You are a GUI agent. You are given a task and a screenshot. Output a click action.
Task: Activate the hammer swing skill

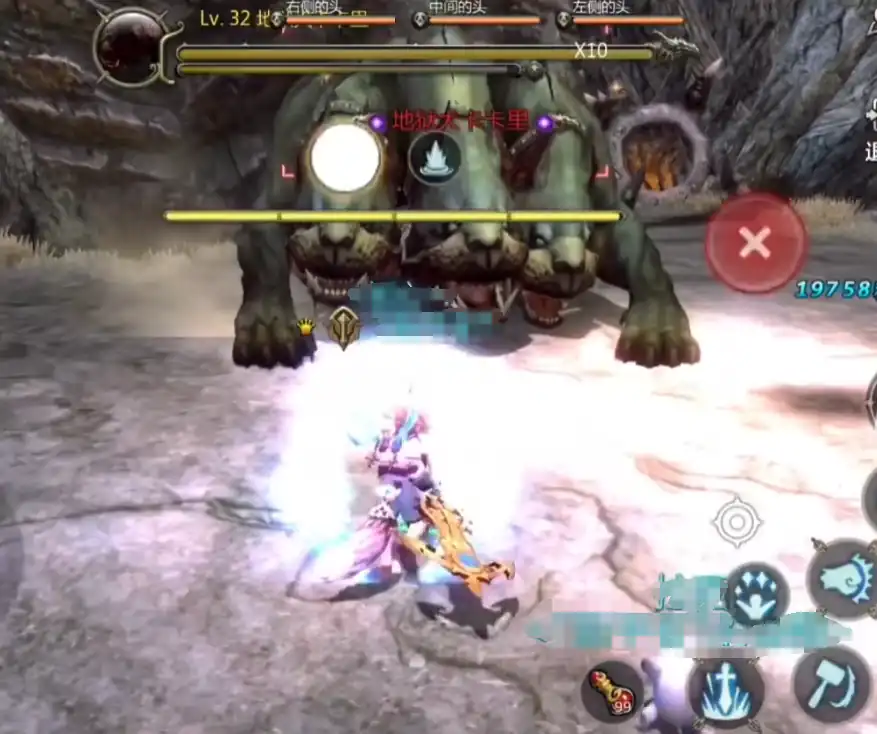coord(831,684)
